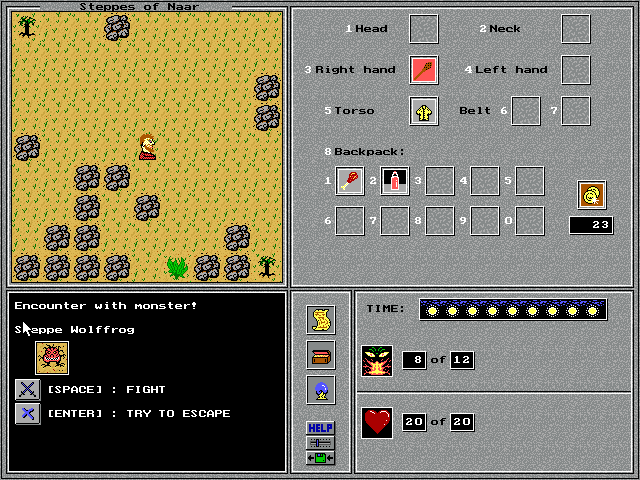Select the red potion bottle in the backpack

coord(395,181)
